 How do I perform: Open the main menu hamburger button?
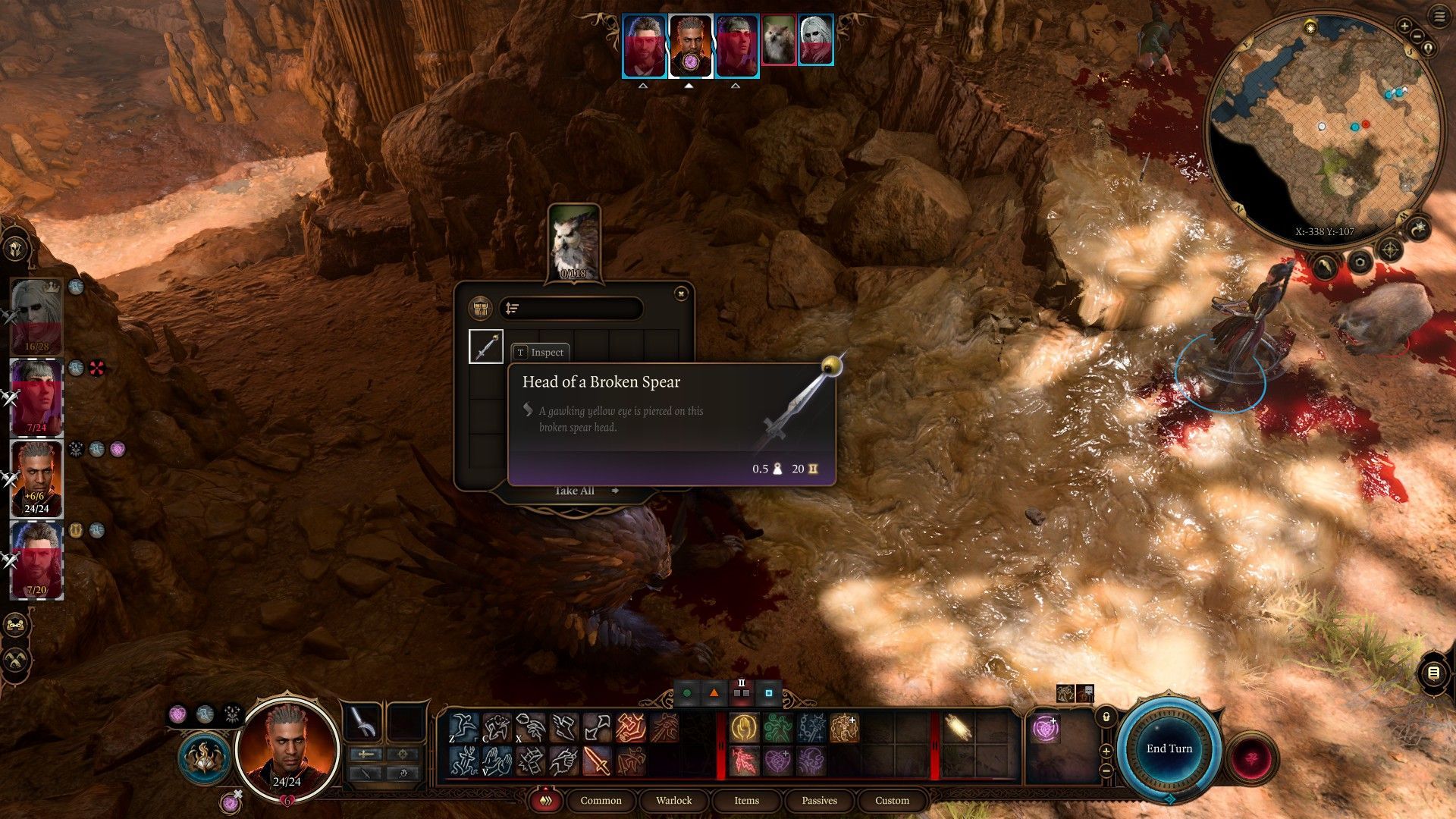pos(1439,16)
